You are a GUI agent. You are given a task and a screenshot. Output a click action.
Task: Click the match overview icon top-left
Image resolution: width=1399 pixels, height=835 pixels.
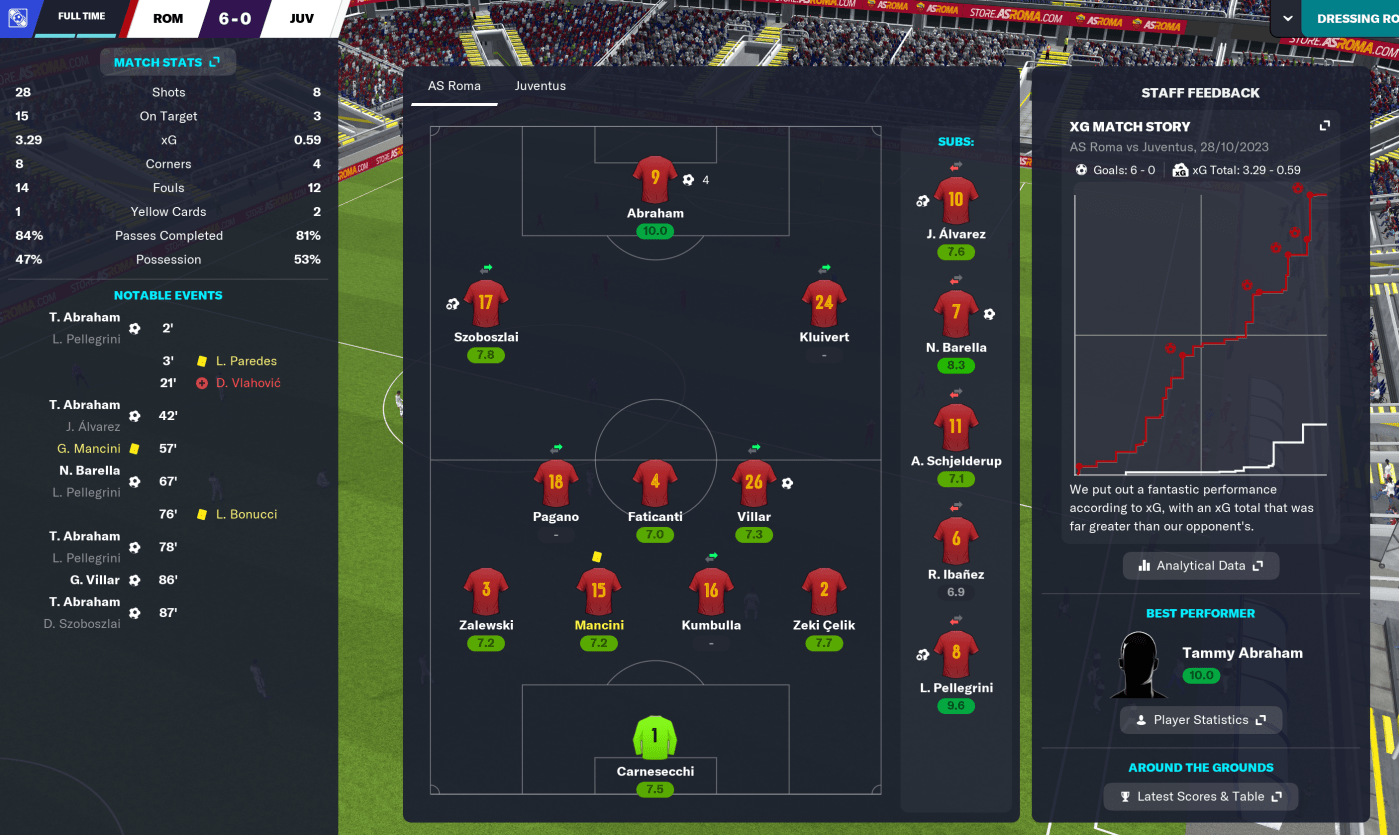(x=17, y=18)
